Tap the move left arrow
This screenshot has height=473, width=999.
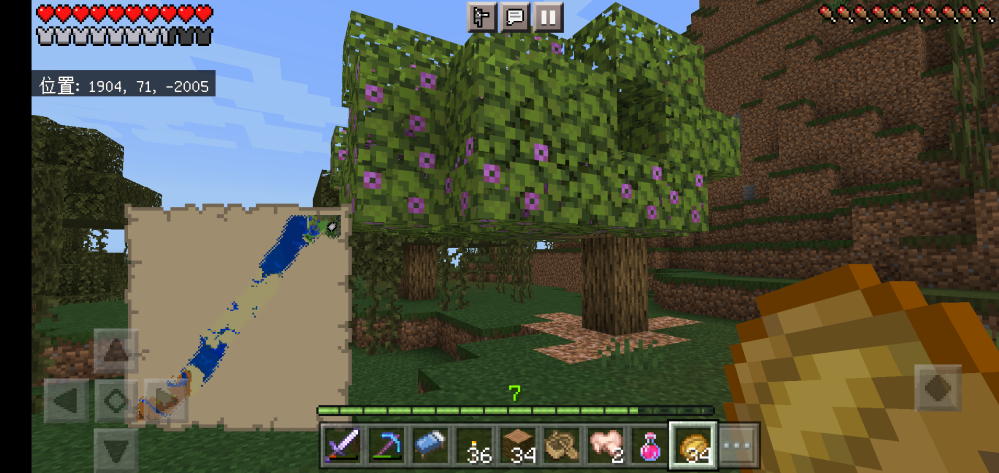pyautogui.click(x=67, y=402)
